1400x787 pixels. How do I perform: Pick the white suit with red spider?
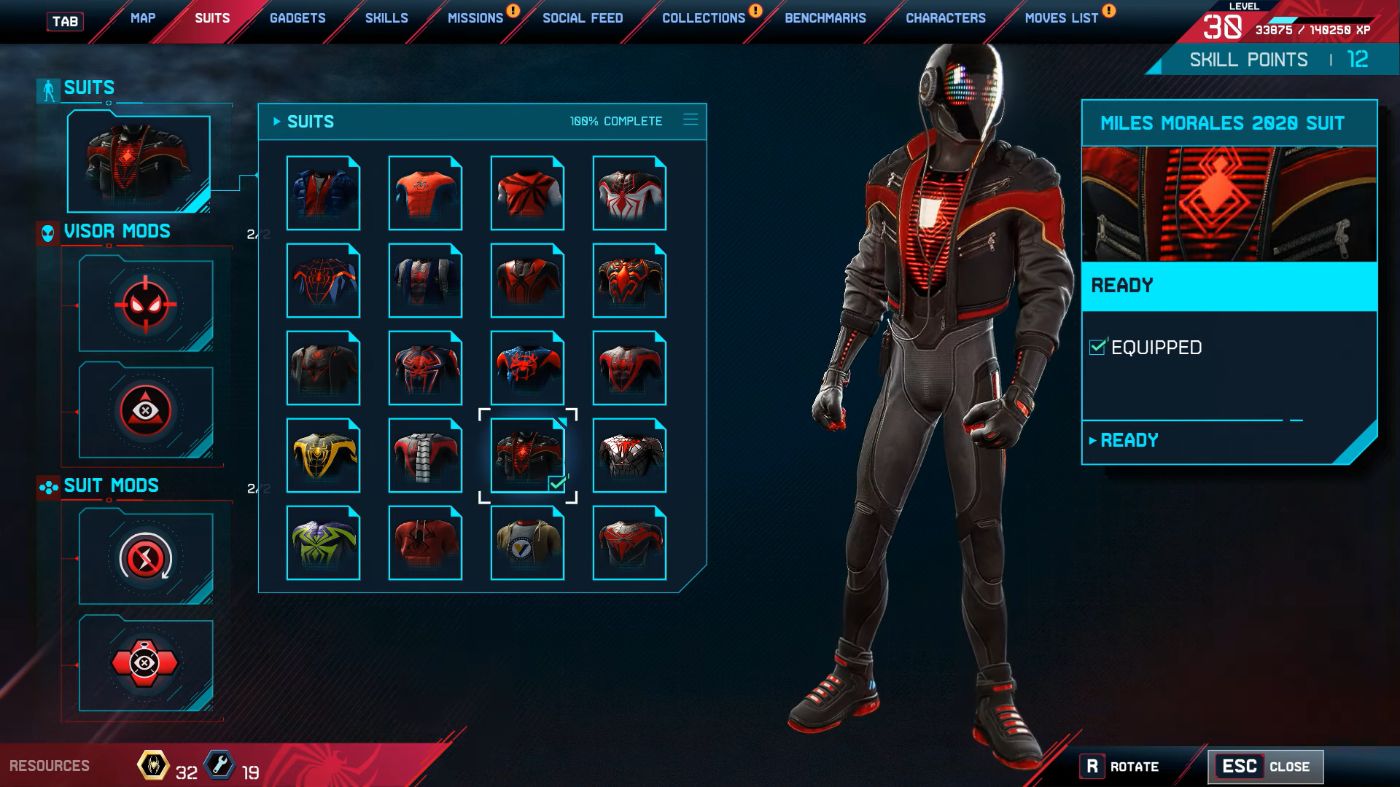click(x=629, y=193)
